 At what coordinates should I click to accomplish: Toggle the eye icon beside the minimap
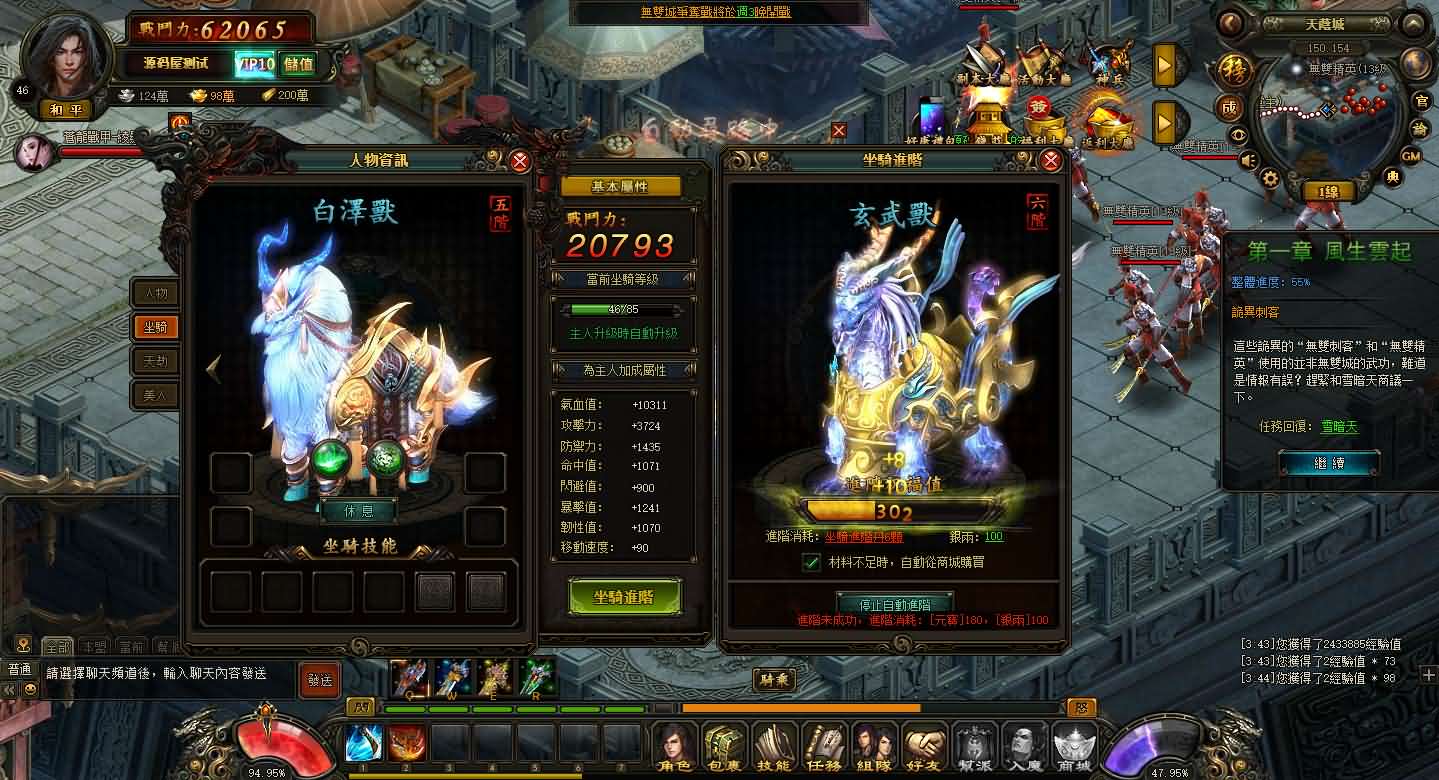(1240, 133)
